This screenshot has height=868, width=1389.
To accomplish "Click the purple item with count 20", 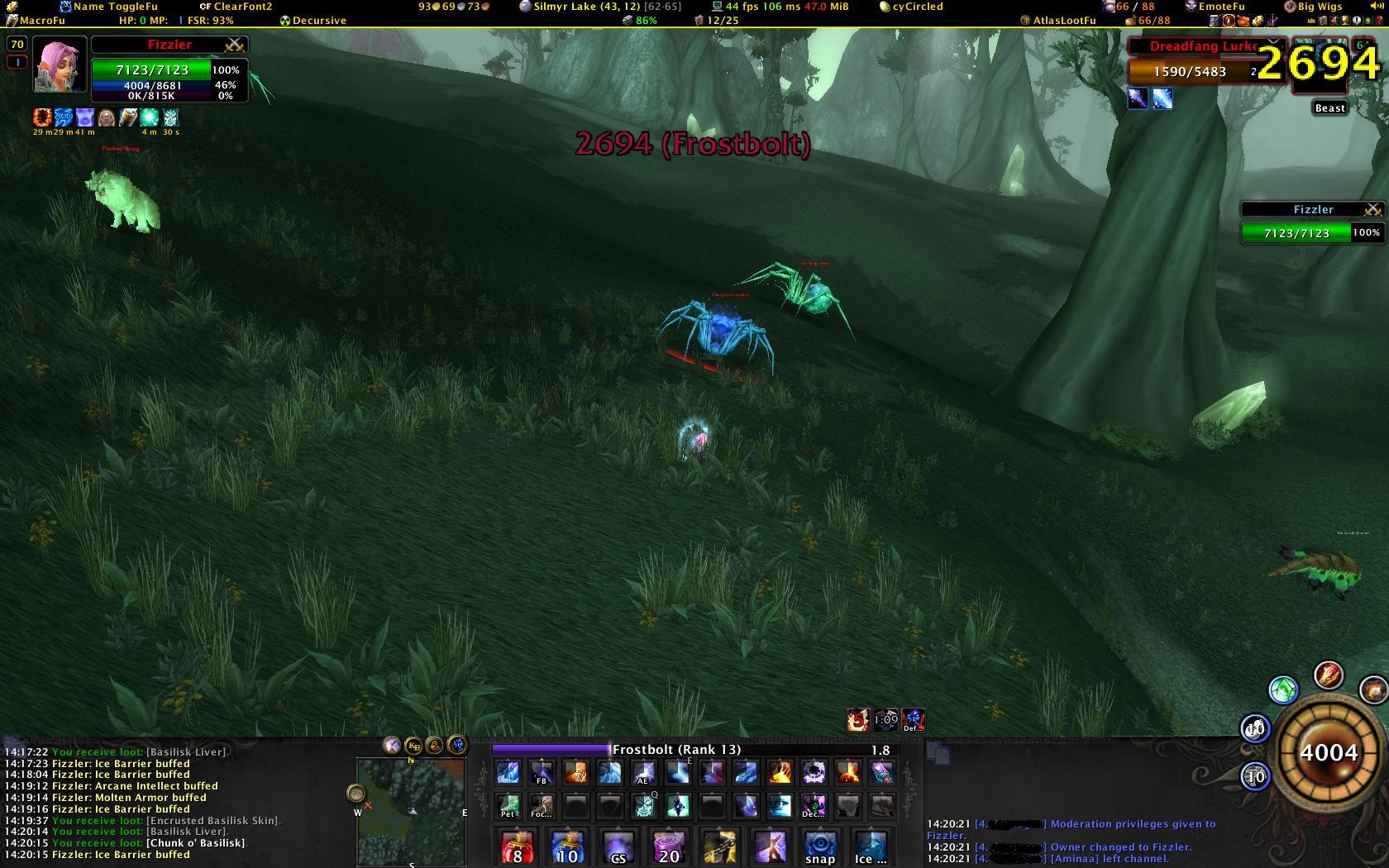I will pos(669,847).
